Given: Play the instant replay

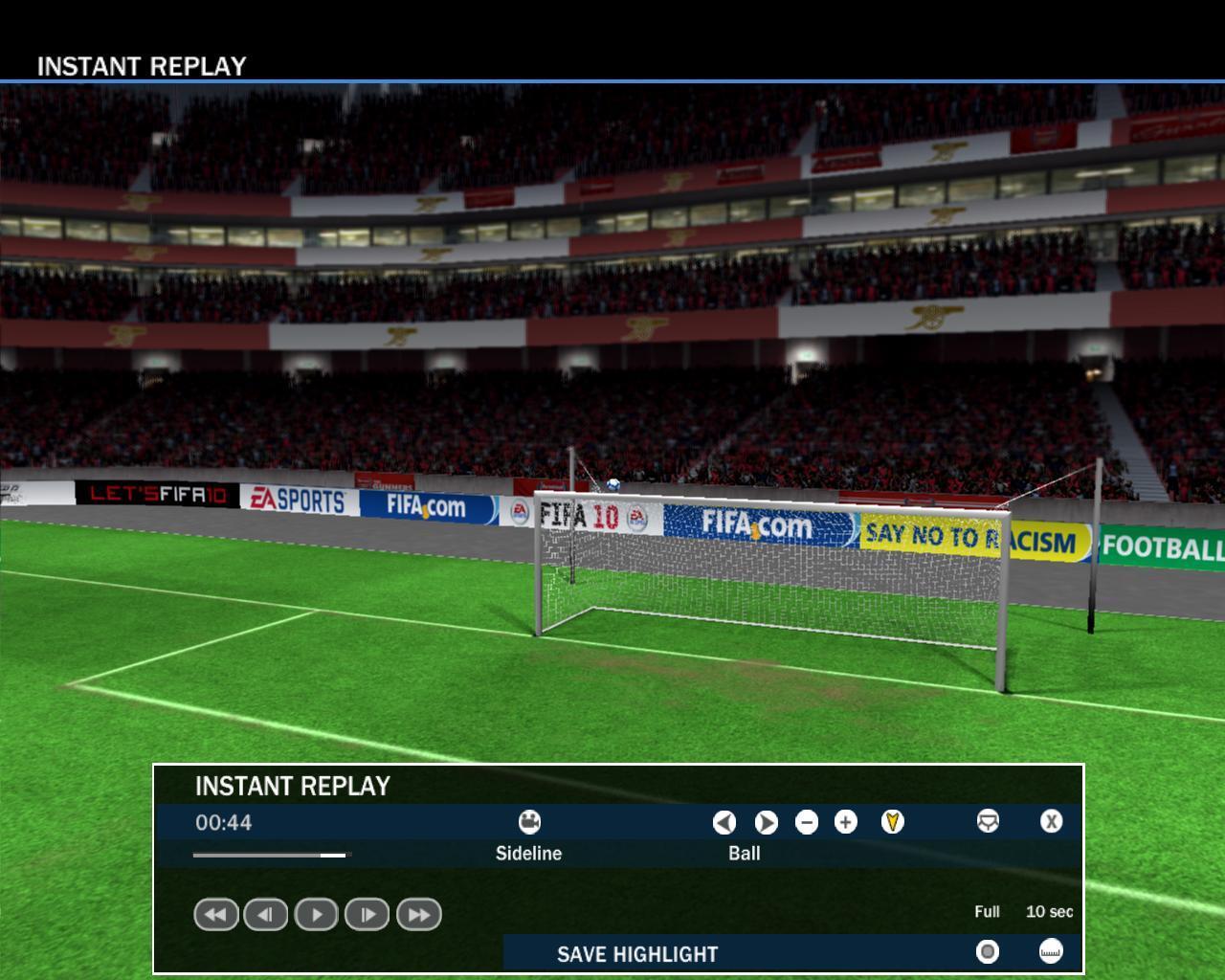Looking at the screenshot, I should coord(317,915).
